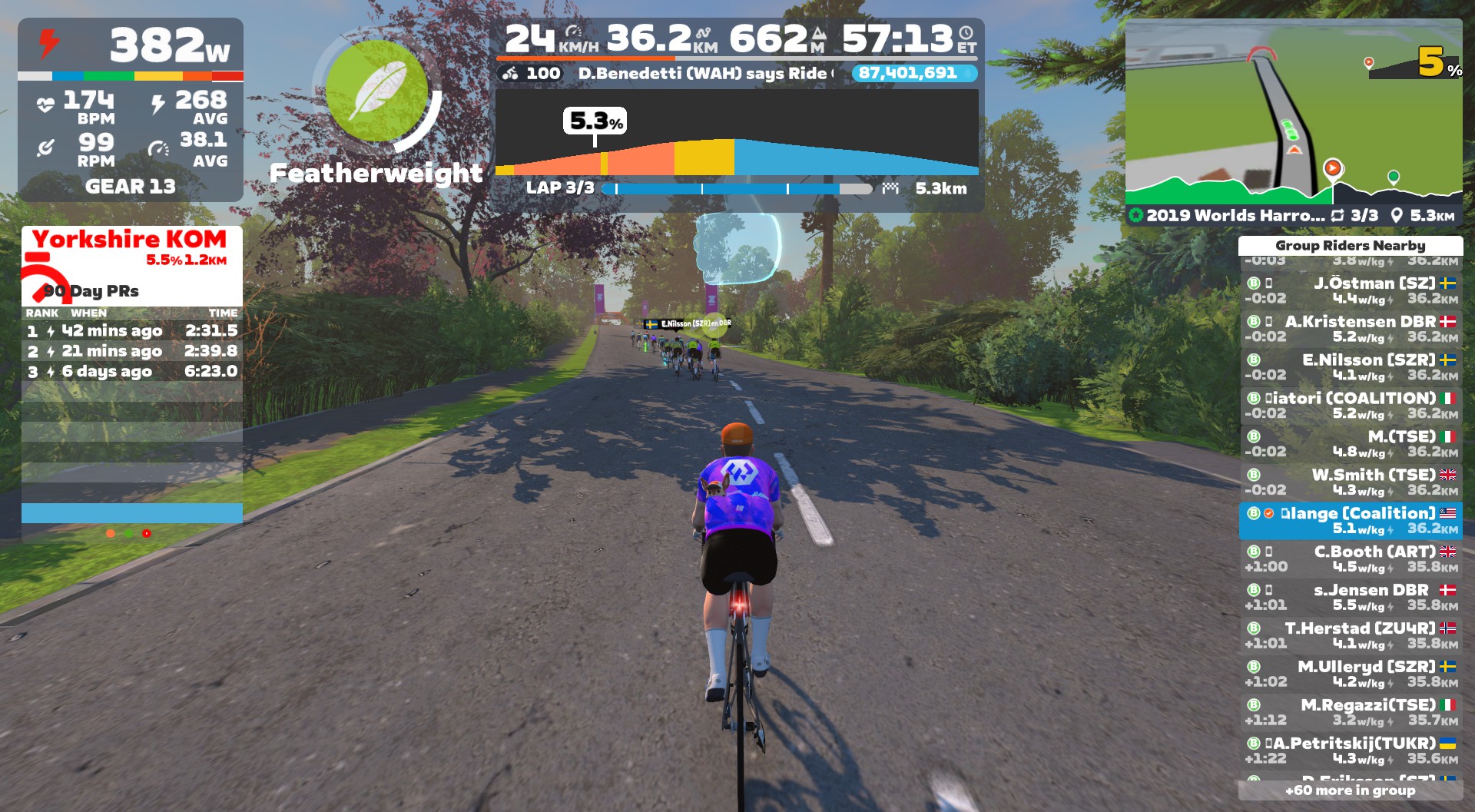The height and width of the screenshot is (812, 1475).
Task: Select the 6 days ago PR entry
Action: [131, 372]
